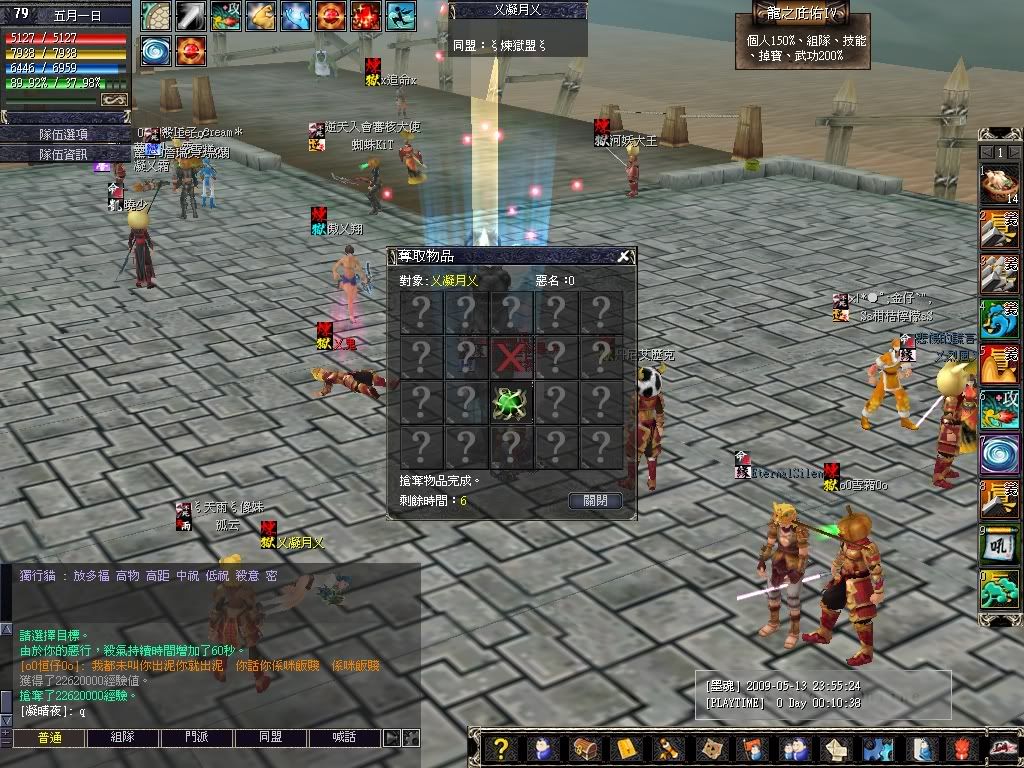
Task: Activate the blue swirl skill in hotbar slot 7
Action: click(x=999, y=454)
